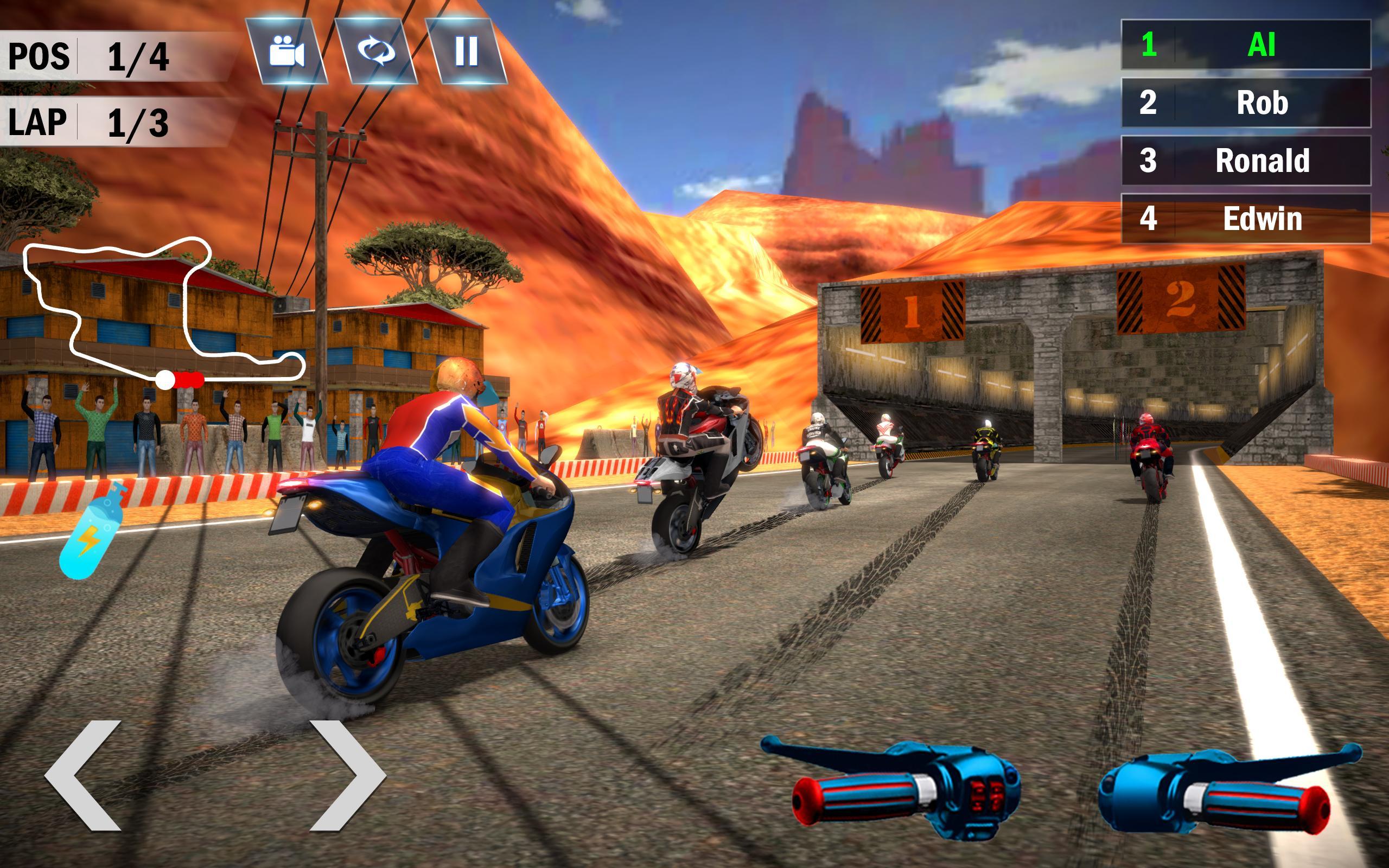This screenshot has width=1389, height=868.
Task: Select Rob in the standings list
Action: click(x=1246, y=103)
